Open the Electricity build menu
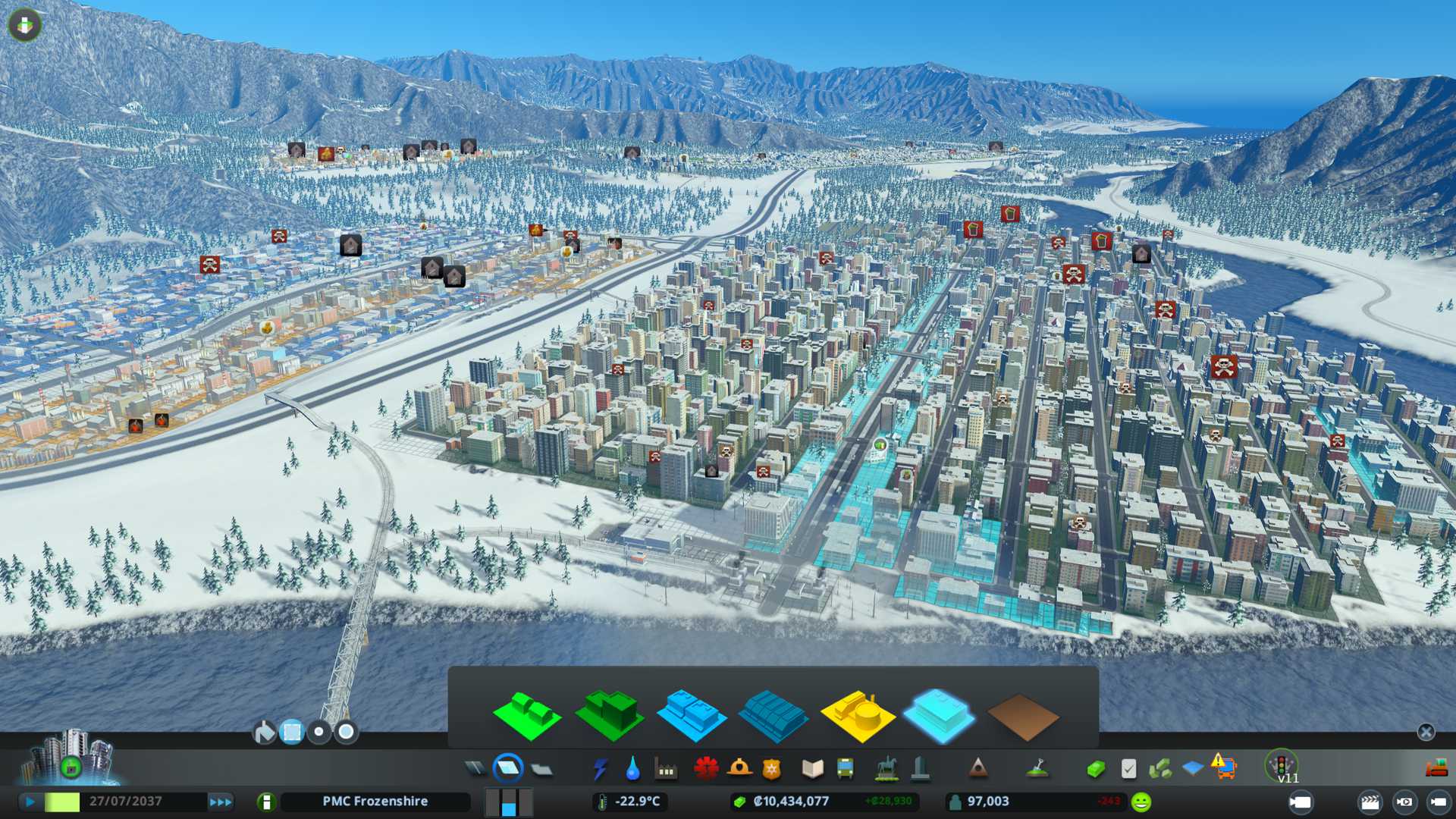 click(600, 769)
